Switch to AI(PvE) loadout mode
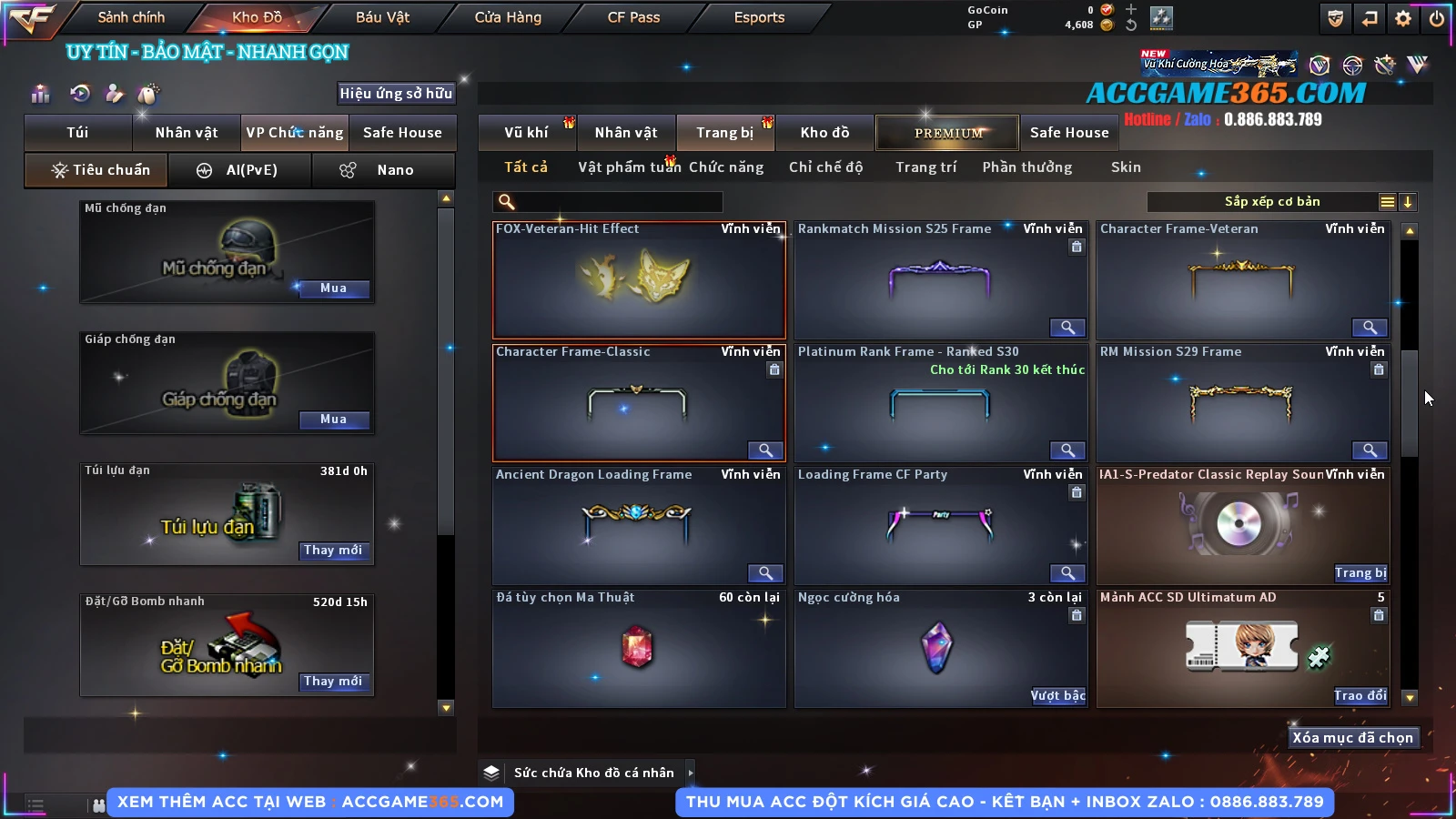Image resolution: width=1456 pixels, height=819 pixels. coord(239,170)
